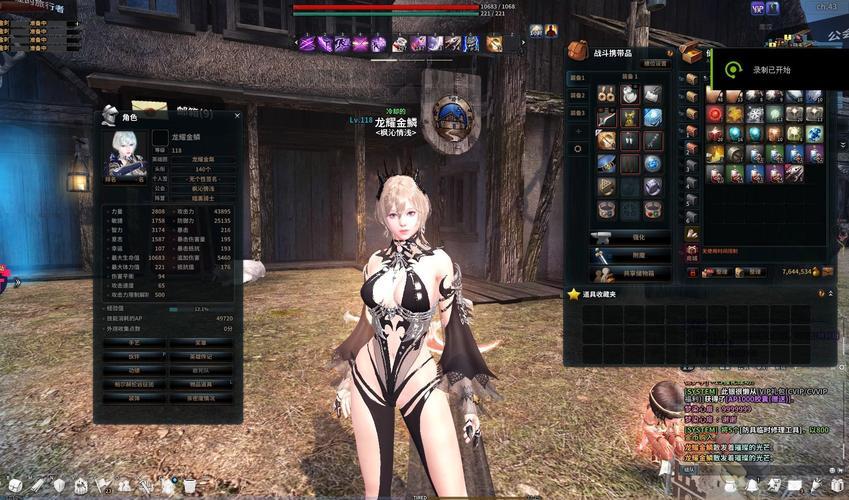Switch to the 装备3 equipment set tab

coord(578,112)
